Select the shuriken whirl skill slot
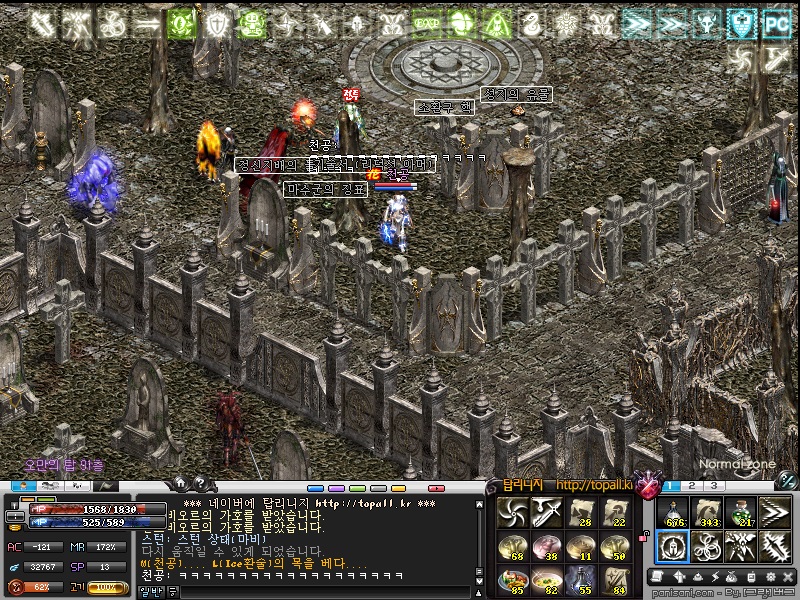800x600 pixels. point(511,512)
